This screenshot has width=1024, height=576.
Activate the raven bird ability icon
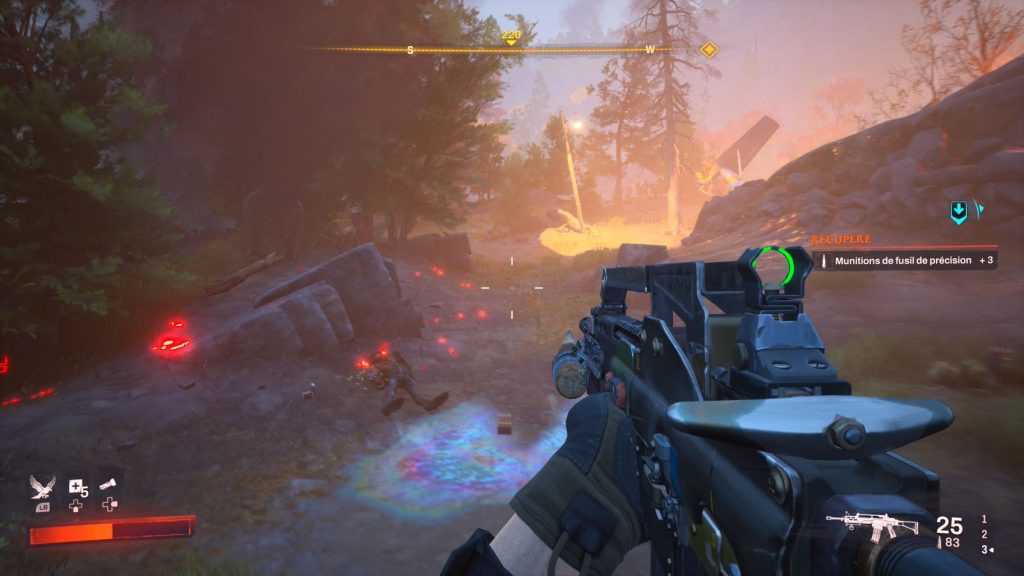tap(44, 489)
